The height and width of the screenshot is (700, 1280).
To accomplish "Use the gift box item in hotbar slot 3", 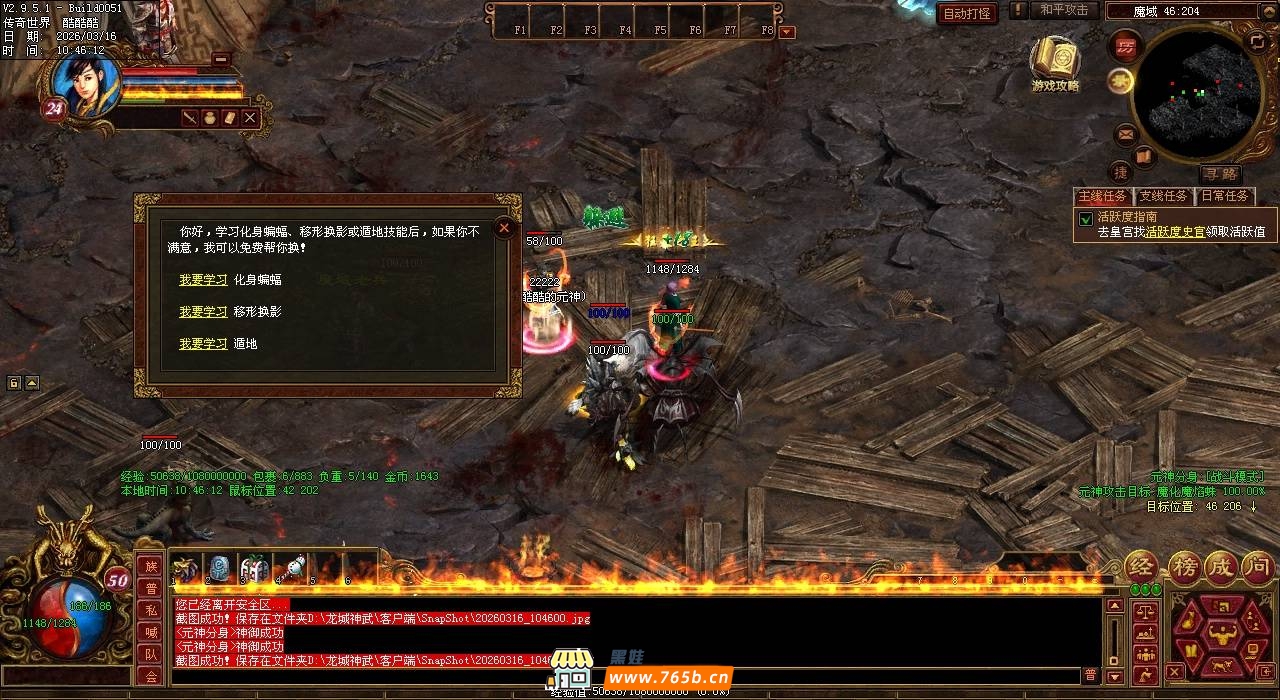I will (254, 568).
